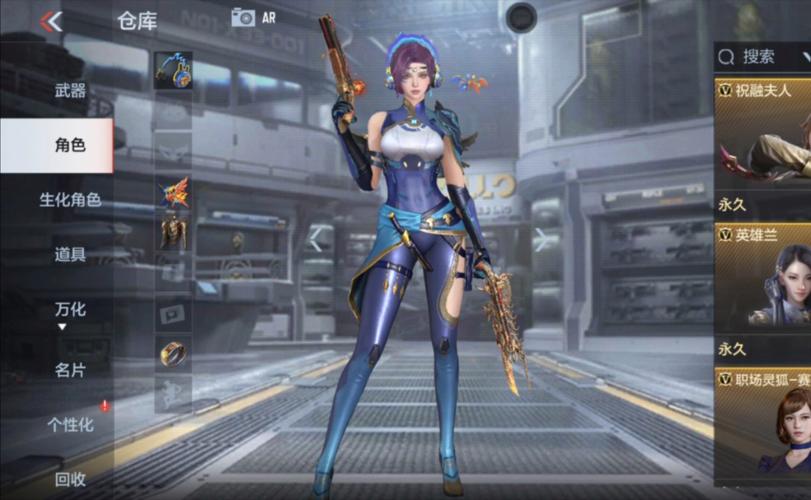Screen dimensions: 811x500
Task: Pick the gold ring equipment slot
Action: [x=174, y=352]
